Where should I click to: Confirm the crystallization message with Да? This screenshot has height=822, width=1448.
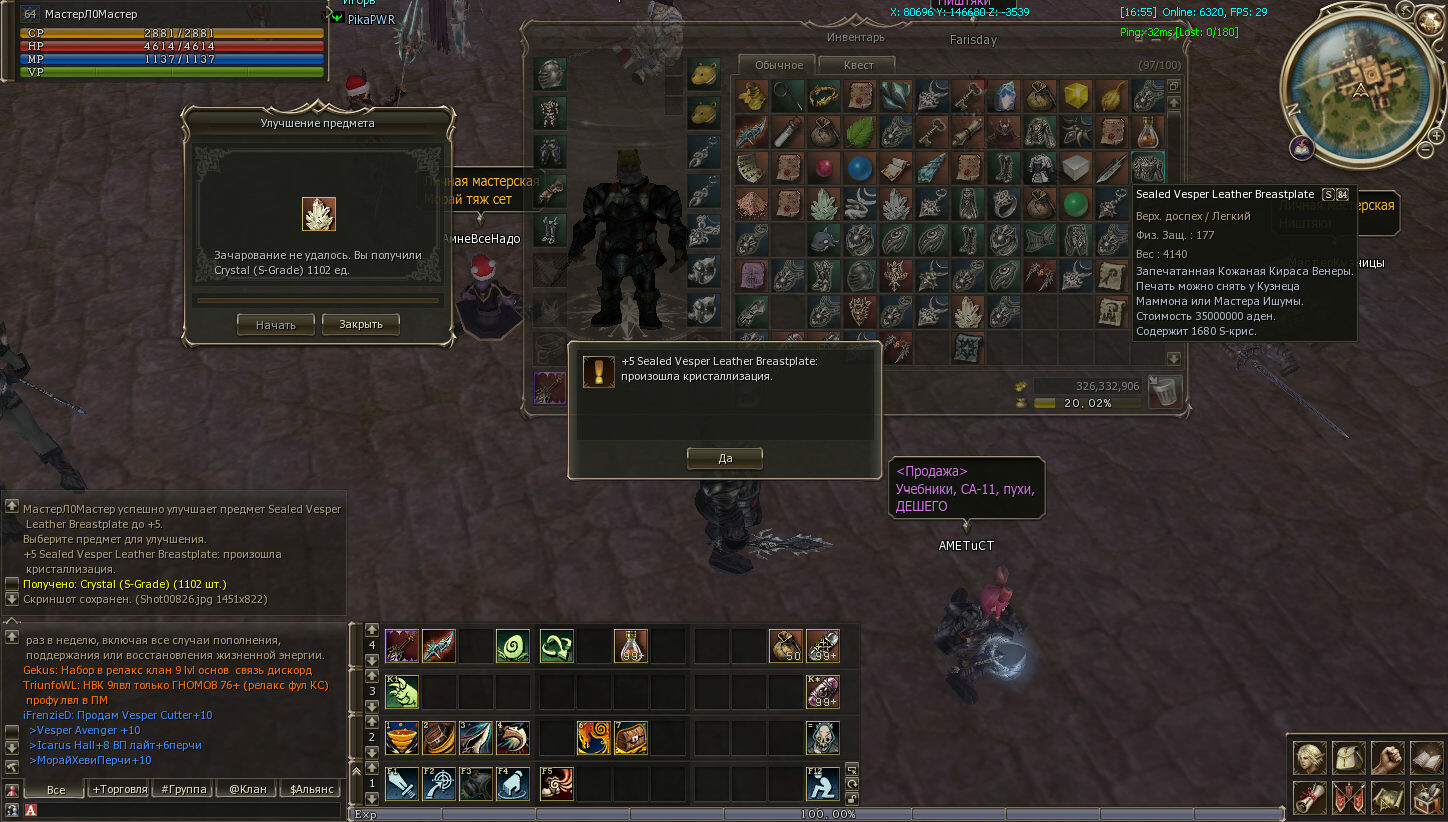[x=724, y=458]
